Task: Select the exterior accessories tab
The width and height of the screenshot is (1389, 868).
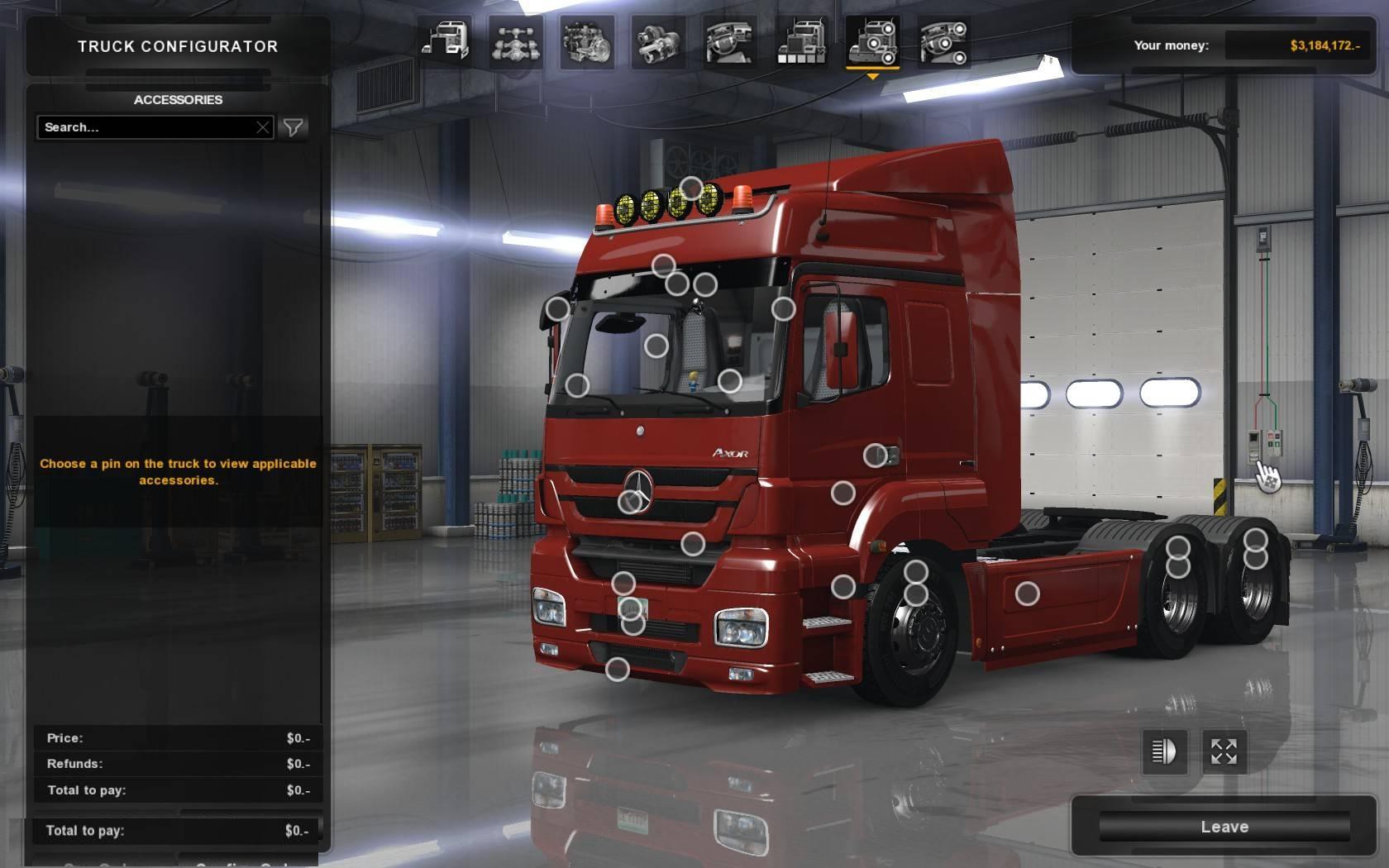Action: (x=873, y=41)
